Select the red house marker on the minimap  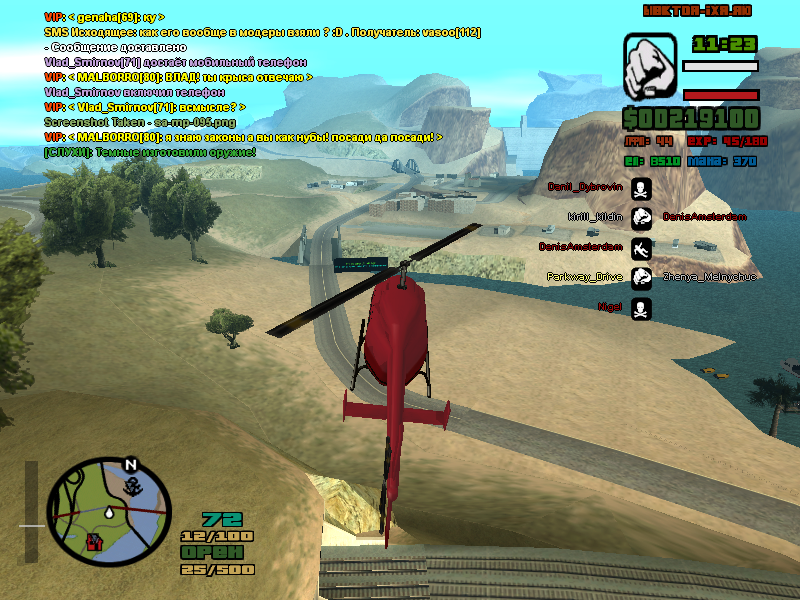pyautogui.click(x=95, y=542)
